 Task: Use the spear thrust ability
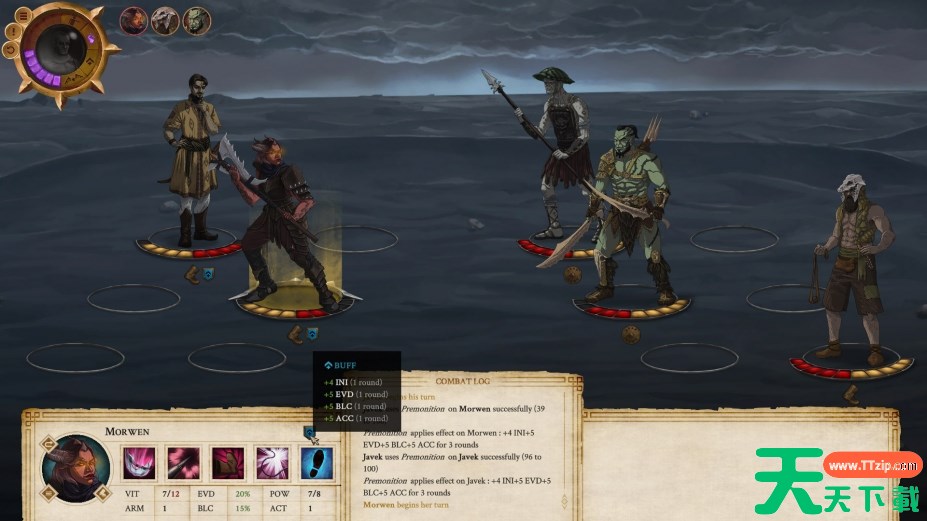pyautogui.click(x=183, y=463)
